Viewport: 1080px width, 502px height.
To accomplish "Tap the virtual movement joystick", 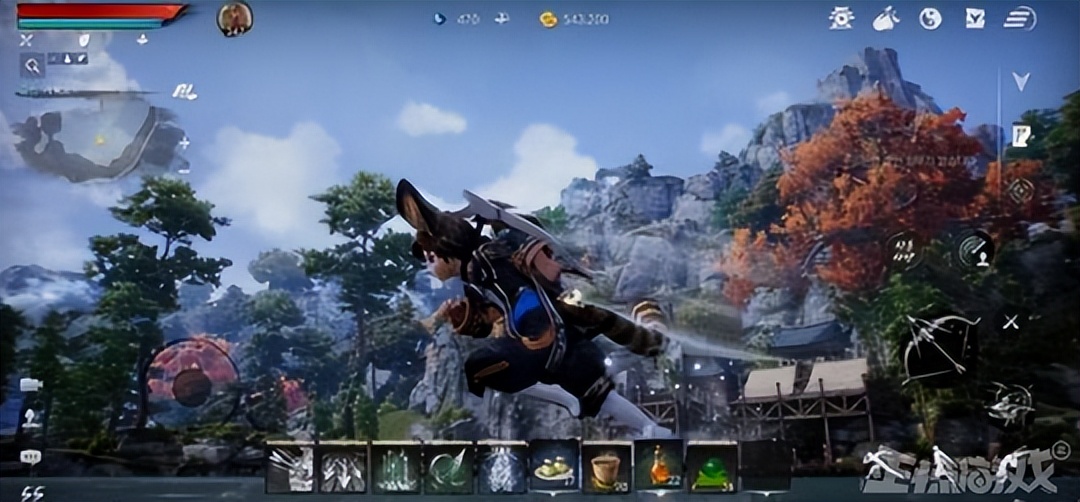I will (x=190, y=385).
